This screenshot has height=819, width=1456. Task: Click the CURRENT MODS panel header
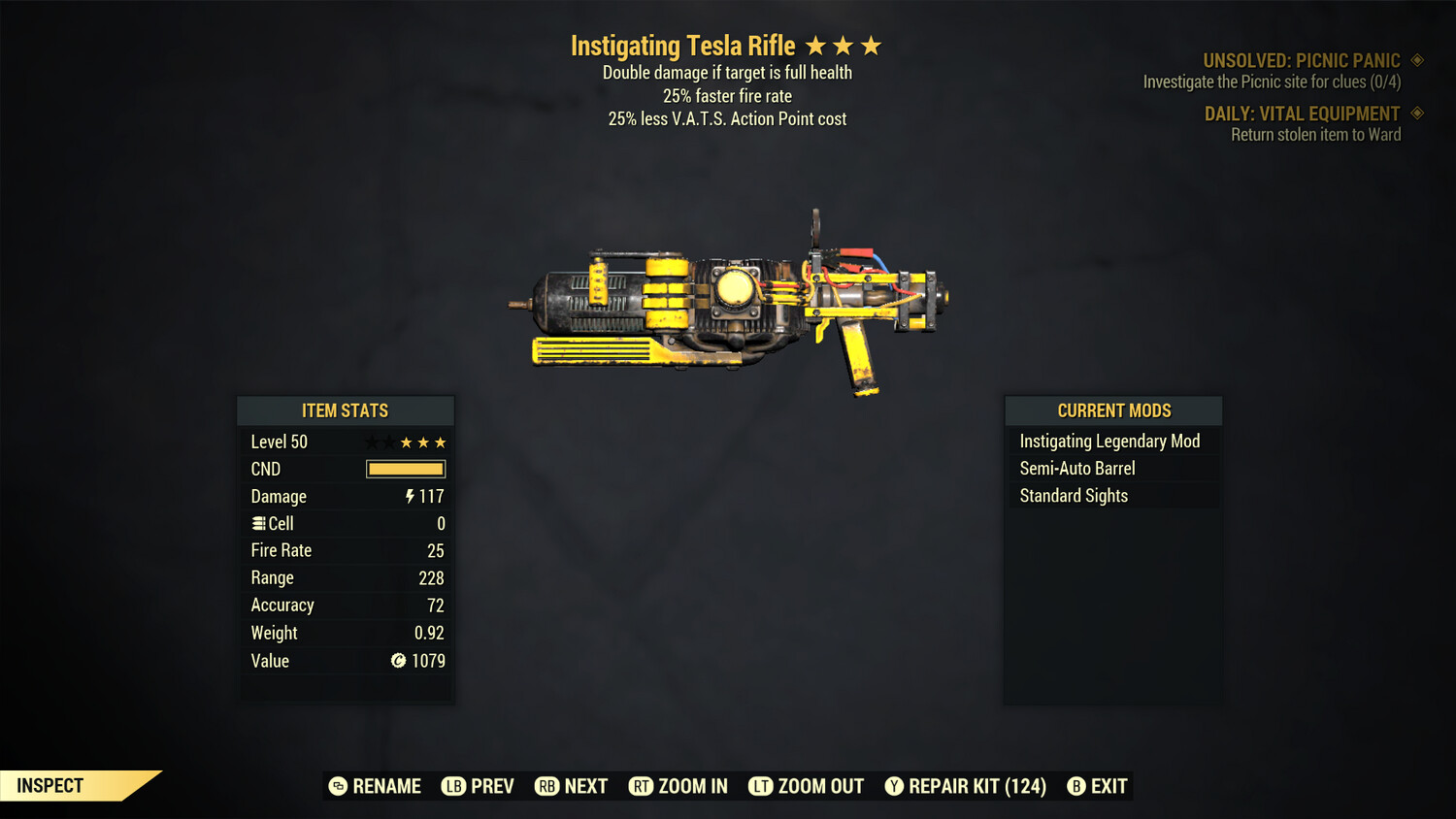[1112, 409]
